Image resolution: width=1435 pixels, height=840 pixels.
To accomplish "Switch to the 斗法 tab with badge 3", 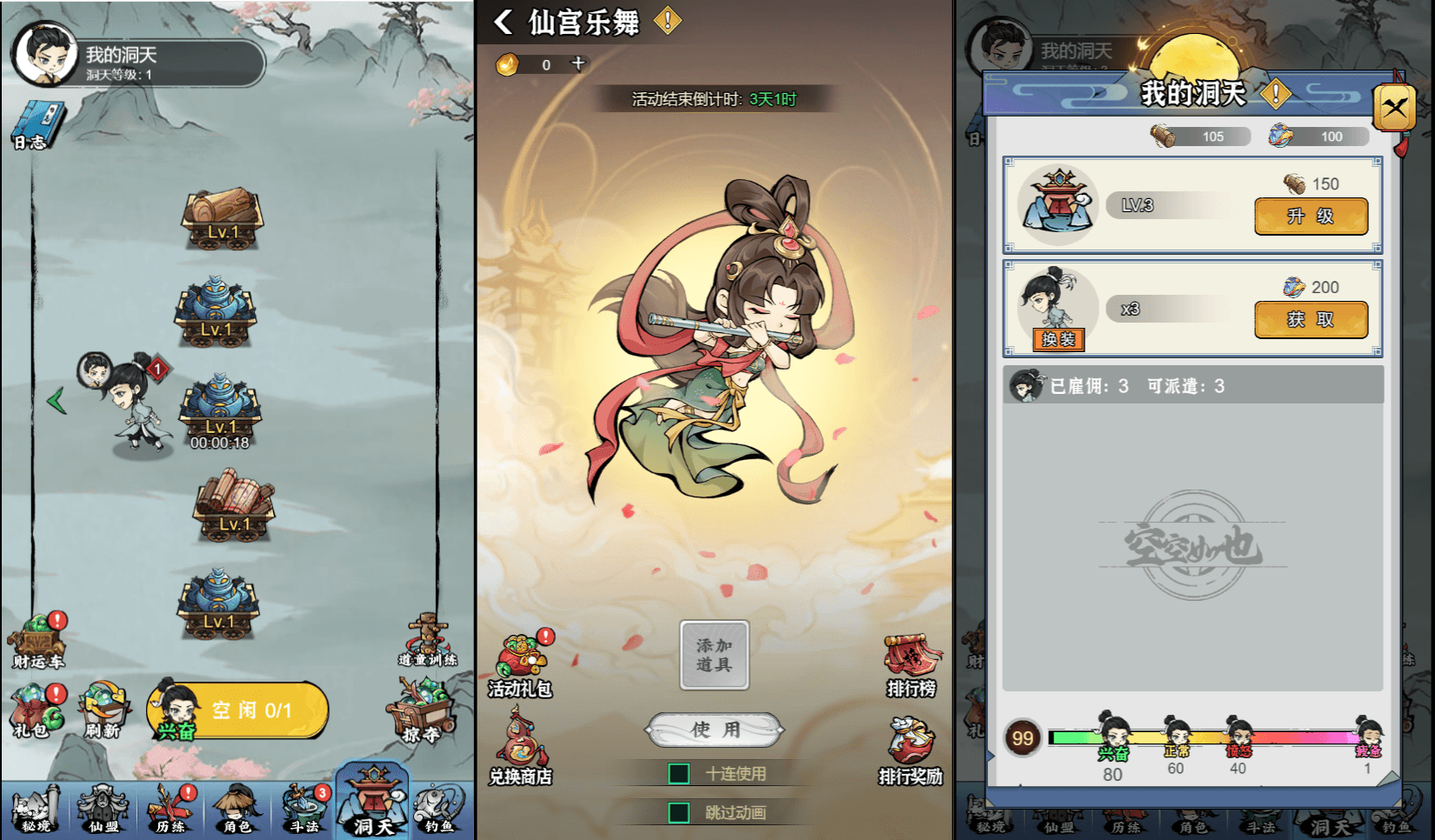I will pyautogui.click(x=305, y=809).
